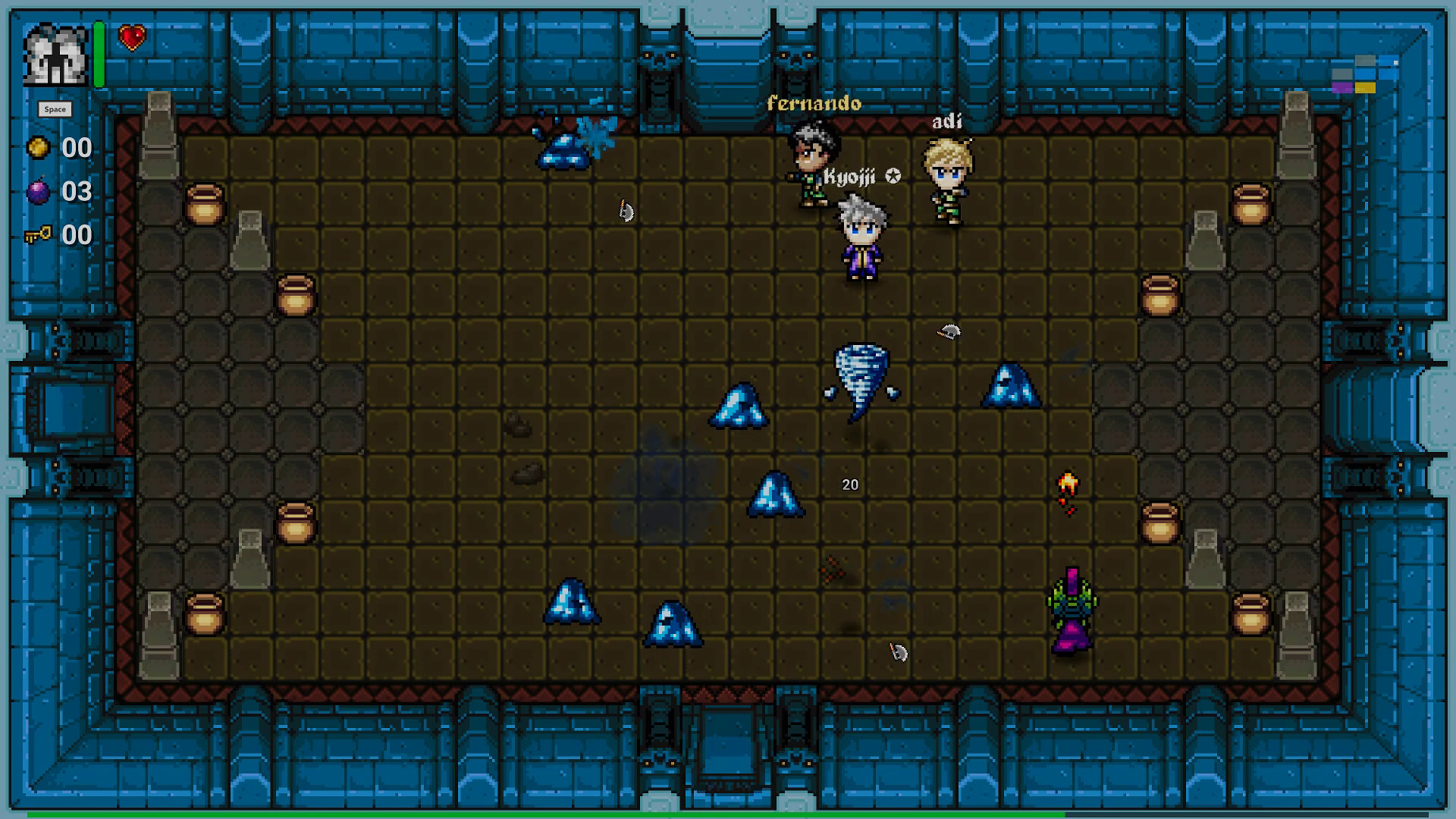Toggle the yellow square on the minimap
The width and height of the screenshot is (1456, 819).
click(x=1365, y=88)
